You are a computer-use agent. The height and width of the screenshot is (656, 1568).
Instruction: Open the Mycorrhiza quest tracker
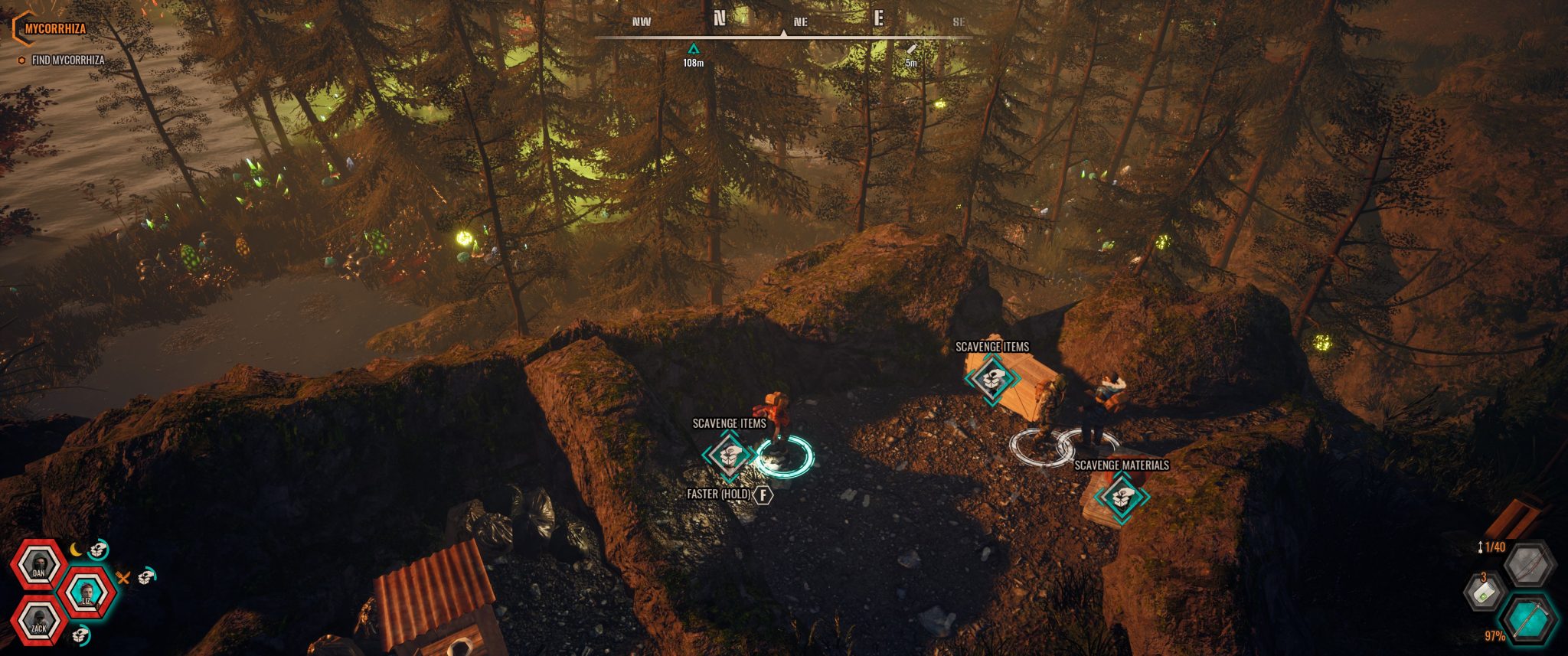pos(54,29)
